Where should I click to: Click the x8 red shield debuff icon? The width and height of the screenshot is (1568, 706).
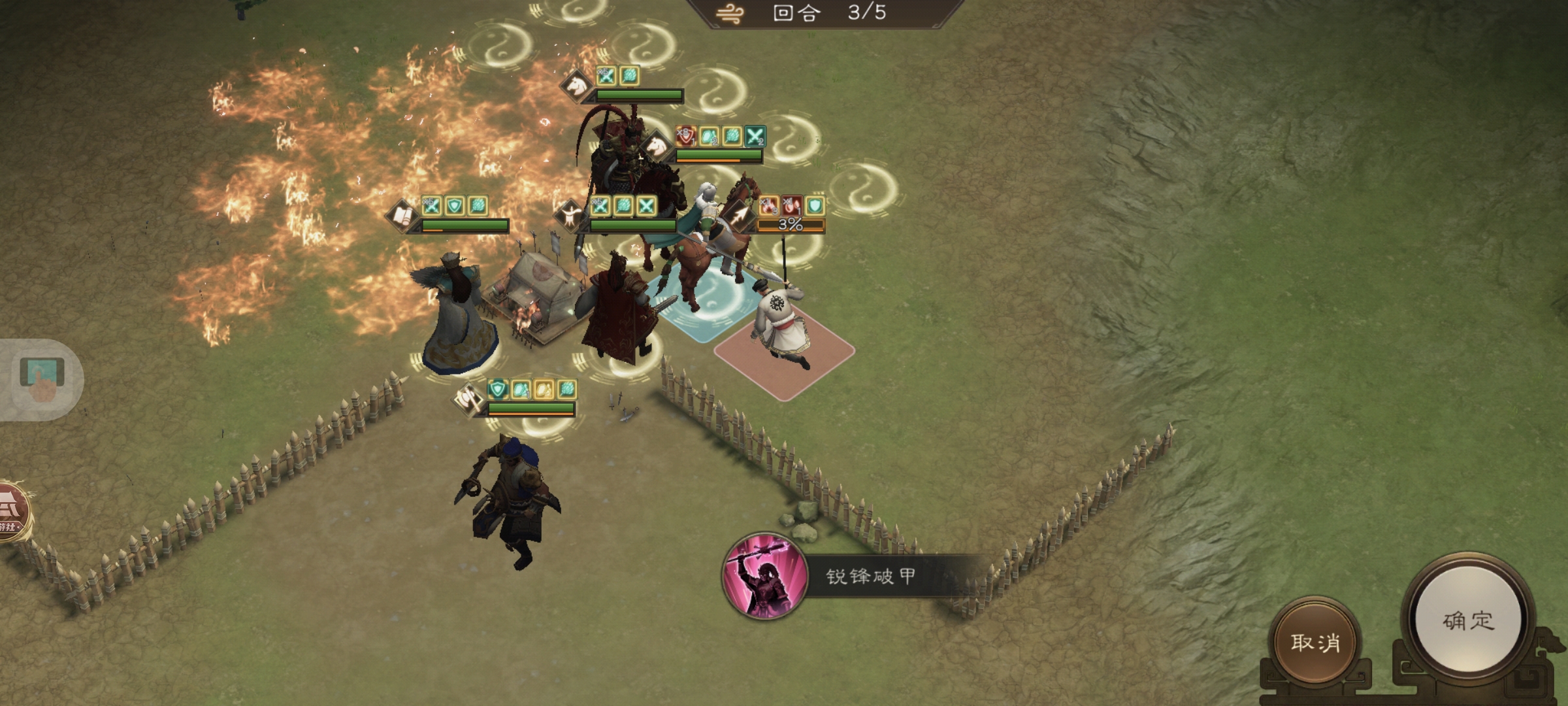(x=685, y=137)
